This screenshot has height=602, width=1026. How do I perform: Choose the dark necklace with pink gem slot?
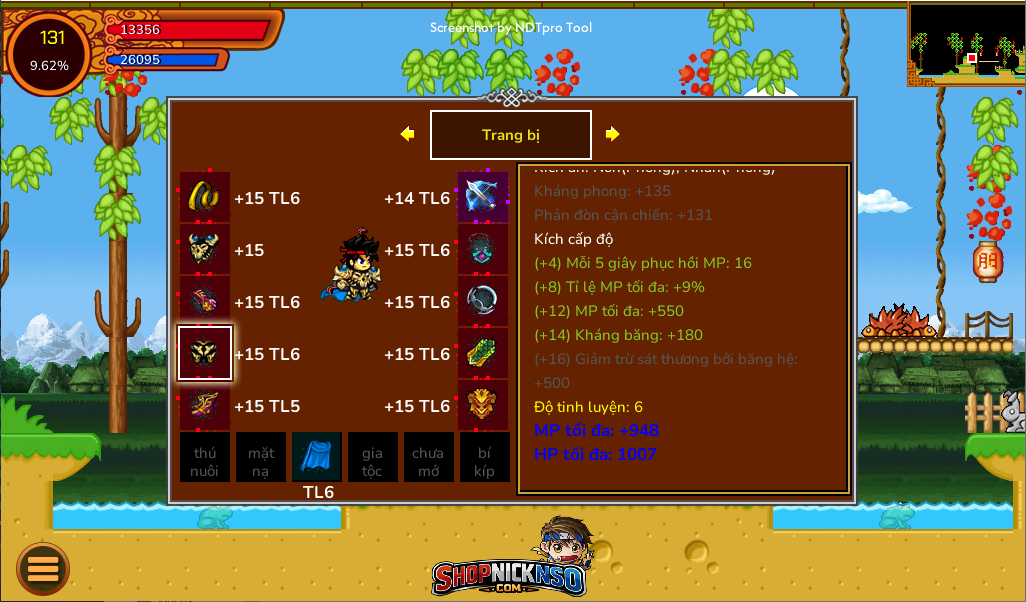(483, 249)
